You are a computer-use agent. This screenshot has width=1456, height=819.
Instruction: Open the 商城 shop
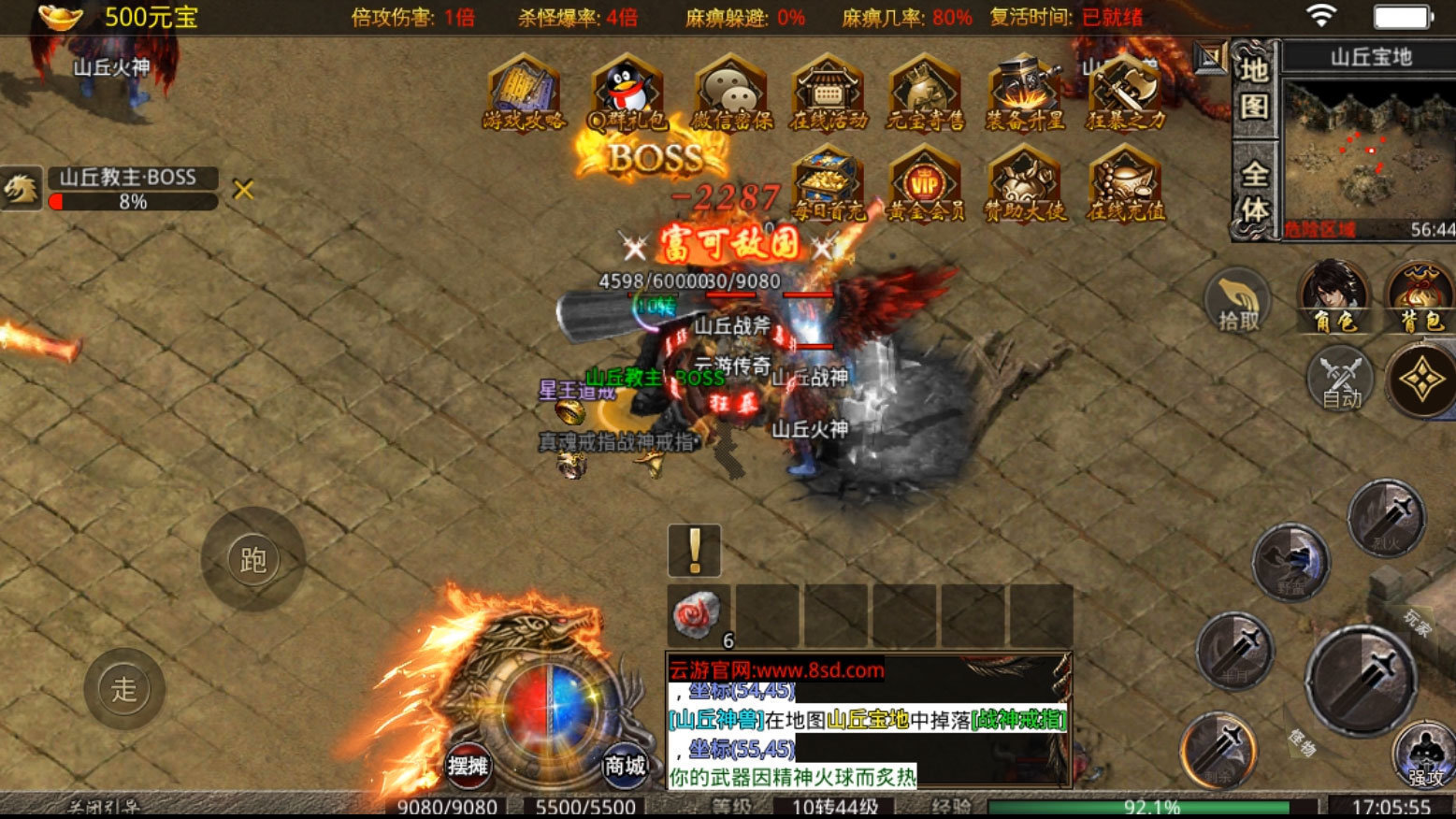point(625,766)
